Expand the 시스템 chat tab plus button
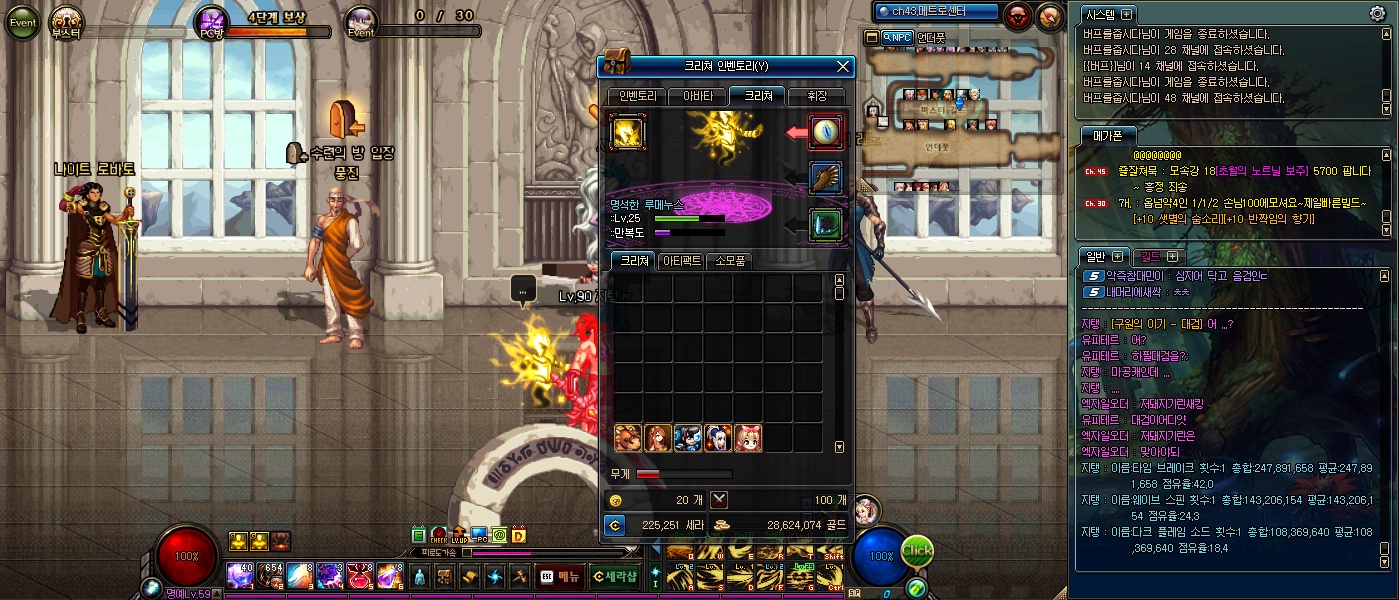Screen dimensions: 1399x600 click(x=1127, y=15)
